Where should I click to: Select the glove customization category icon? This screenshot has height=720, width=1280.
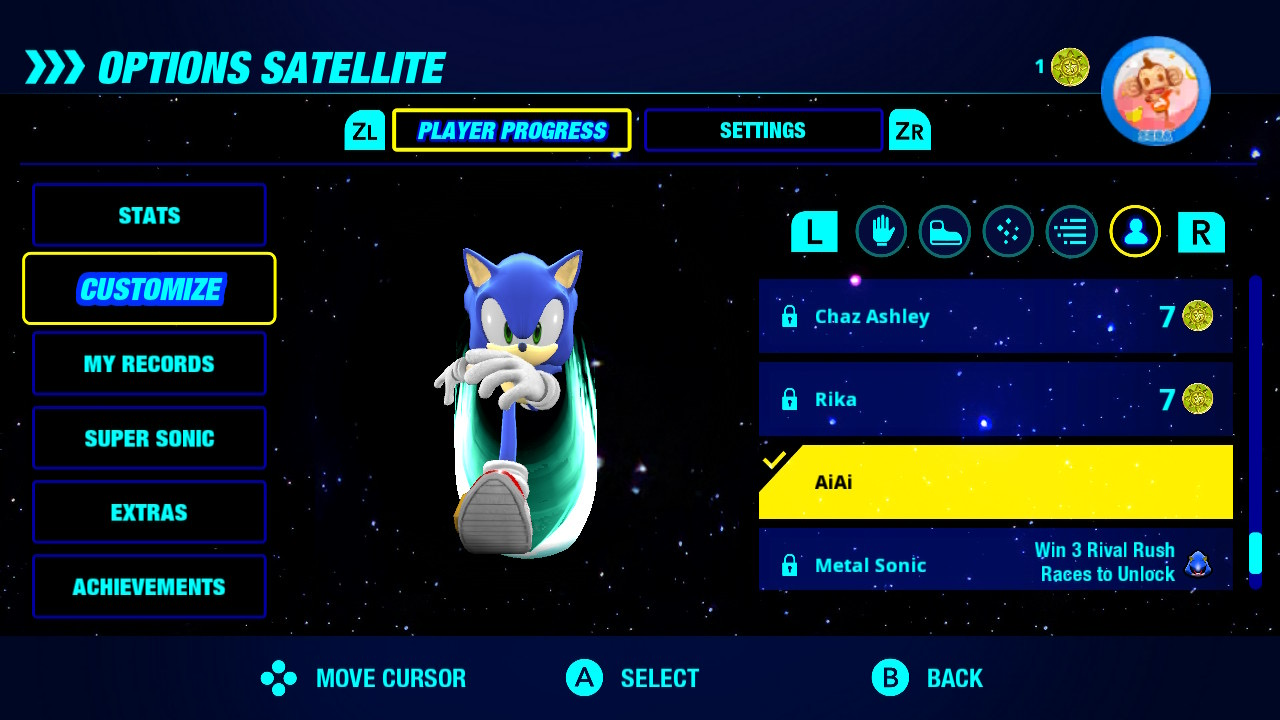[x=881, y=232]
